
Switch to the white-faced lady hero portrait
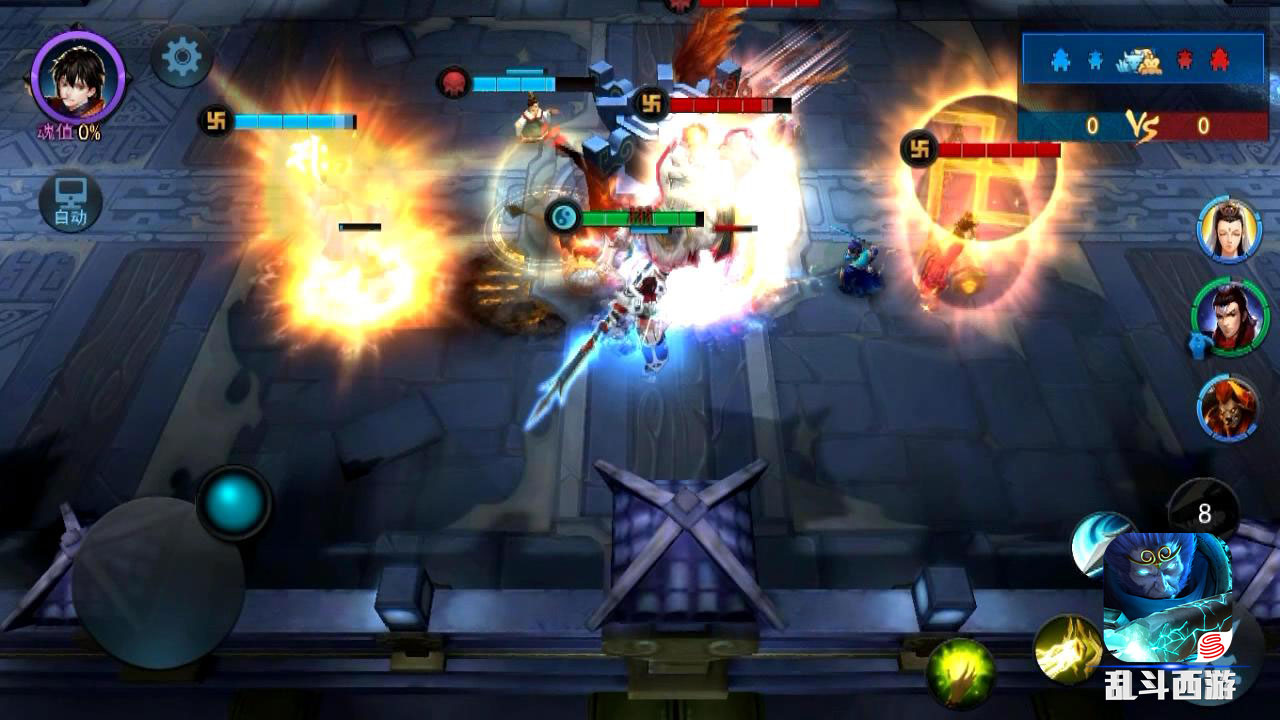point(1228,230)
